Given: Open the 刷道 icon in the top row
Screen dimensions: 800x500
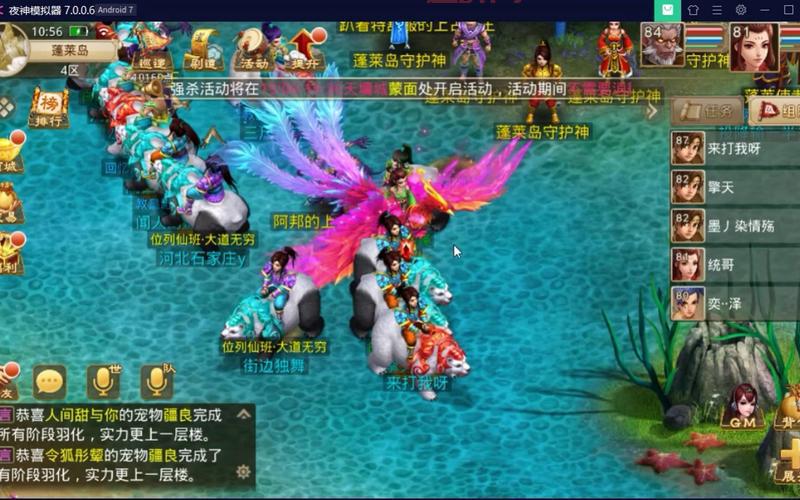Looking at the screenshot, I should click(x=202, y=48).
